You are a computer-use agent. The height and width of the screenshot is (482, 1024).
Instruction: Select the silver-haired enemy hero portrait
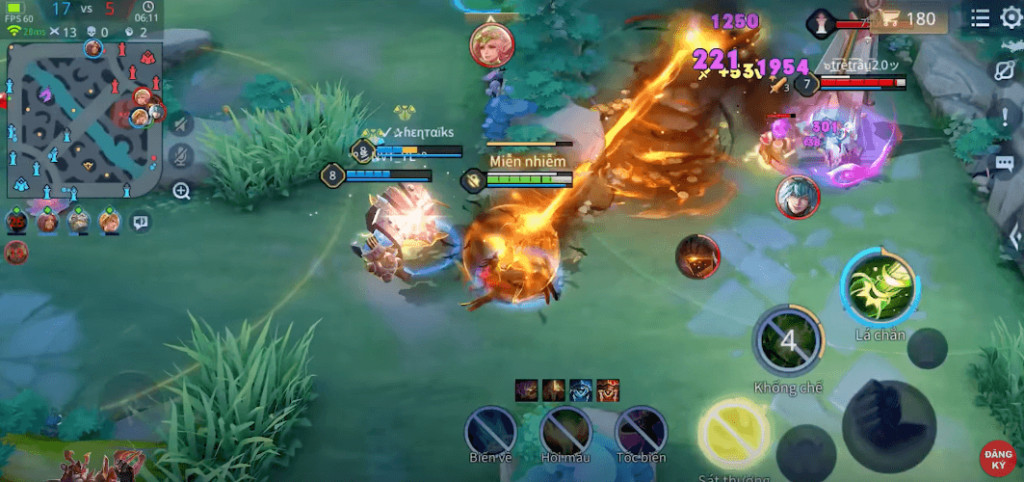point(797,196)
